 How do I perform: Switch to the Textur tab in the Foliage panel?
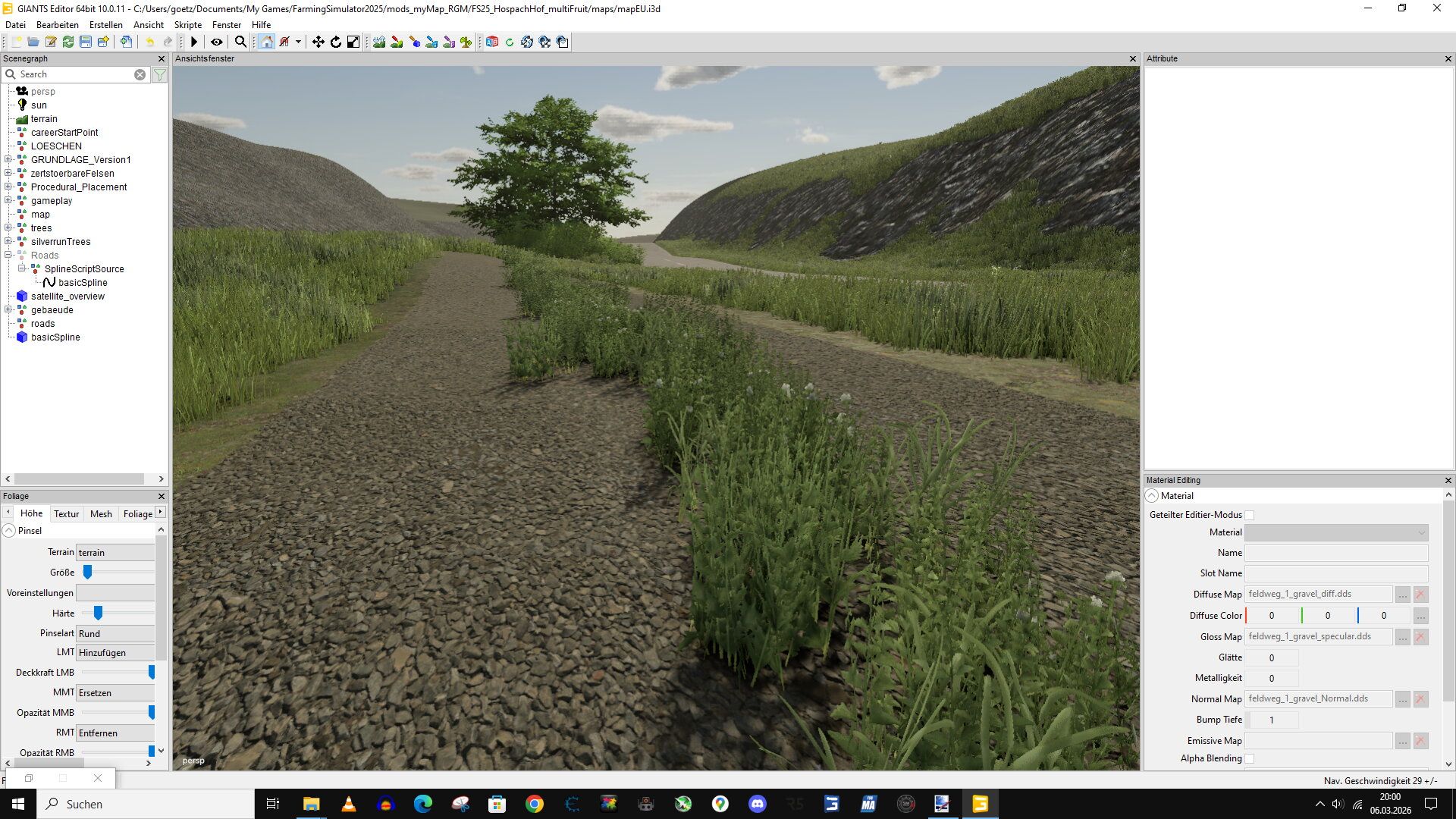[66, 513]
